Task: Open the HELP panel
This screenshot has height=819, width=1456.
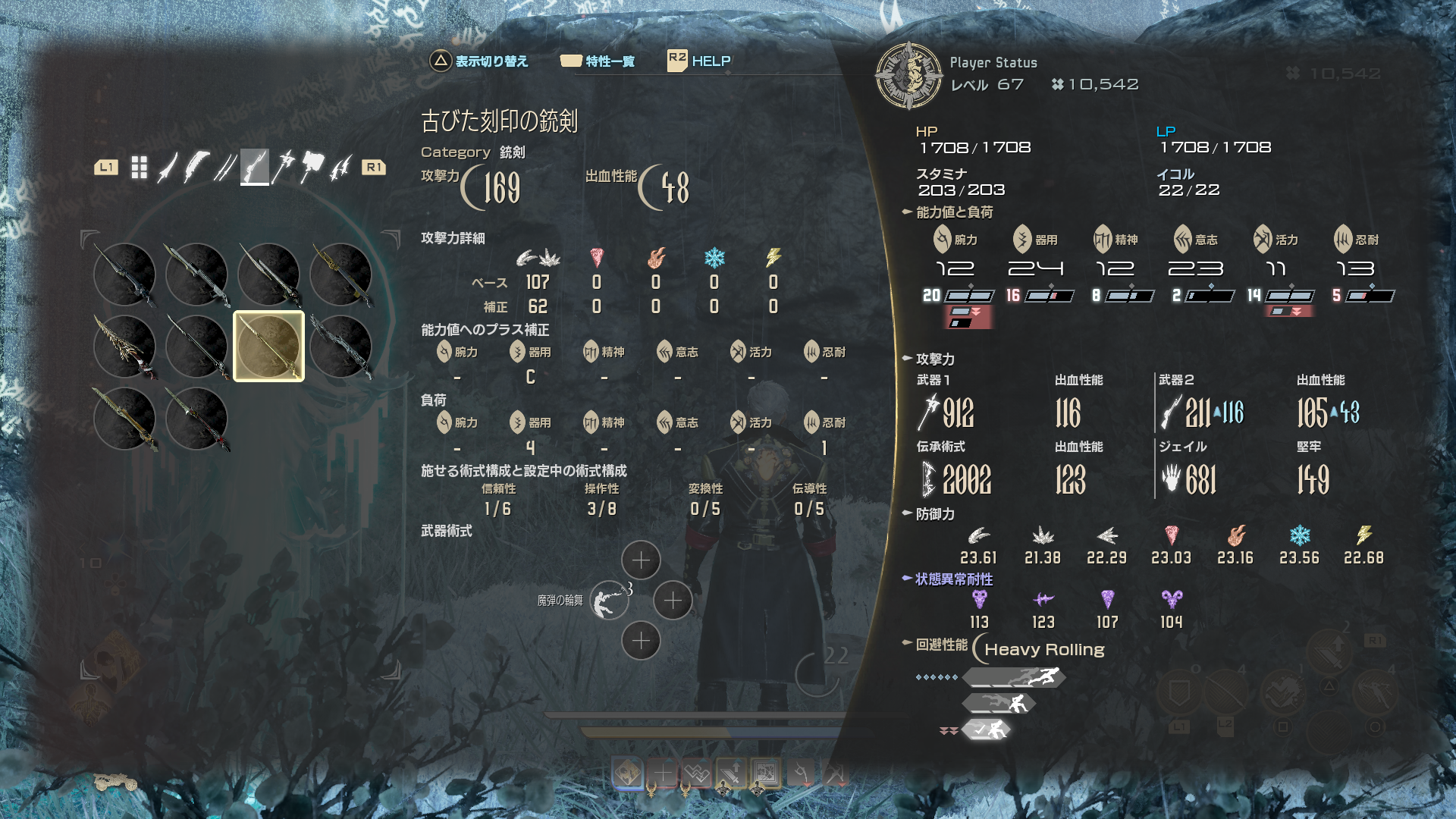Action: click(x=699, y=61)
